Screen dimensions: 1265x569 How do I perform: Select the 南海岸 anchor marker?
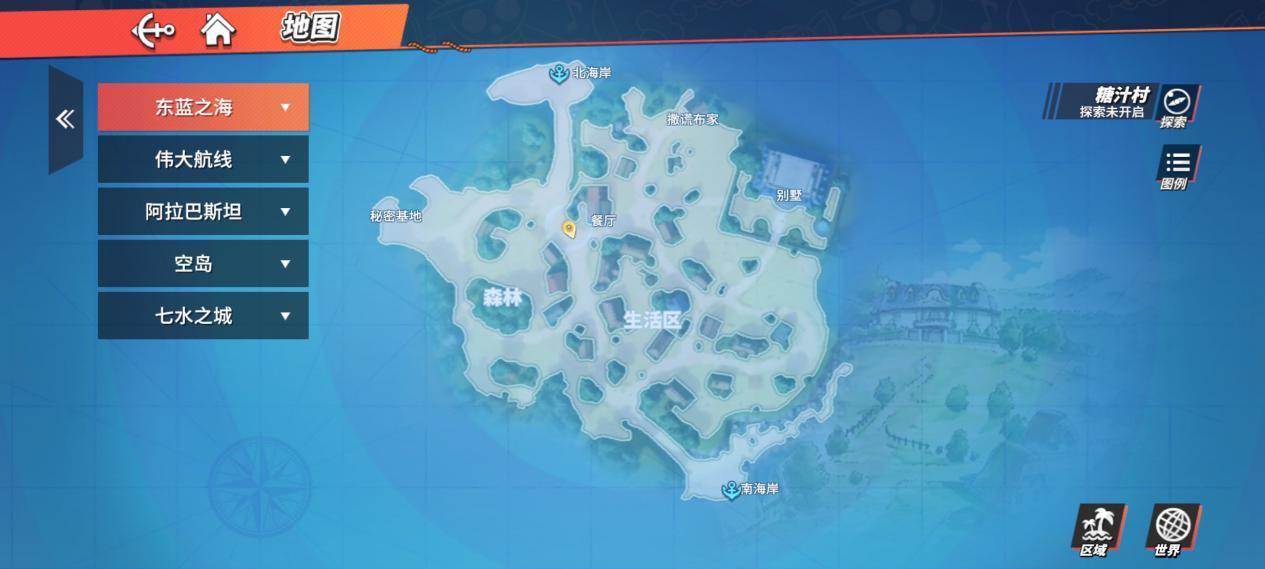pyautogui.click(x=731, y=489)
